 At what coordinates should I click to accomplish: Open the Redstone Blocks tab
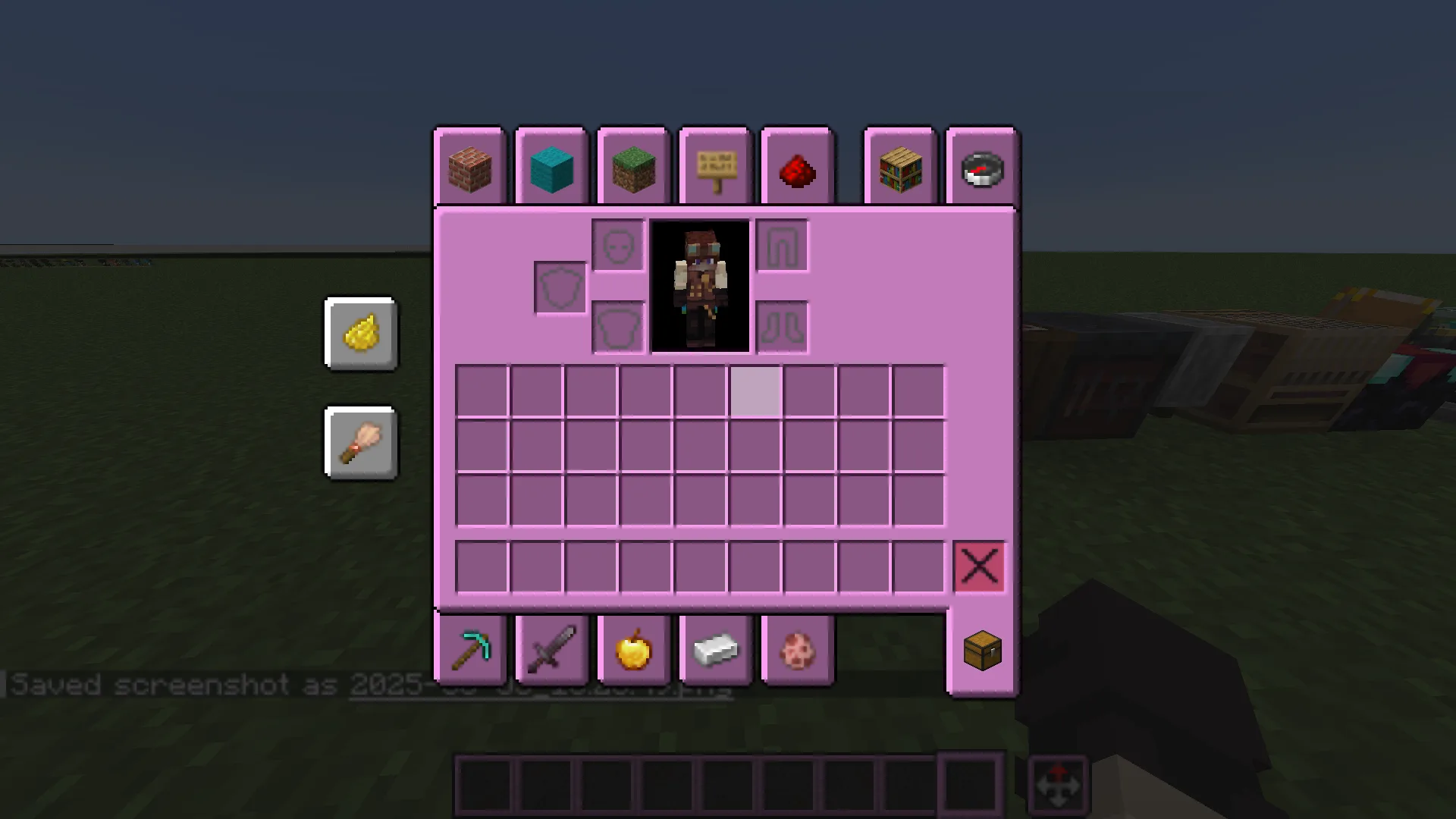[796, 168]
